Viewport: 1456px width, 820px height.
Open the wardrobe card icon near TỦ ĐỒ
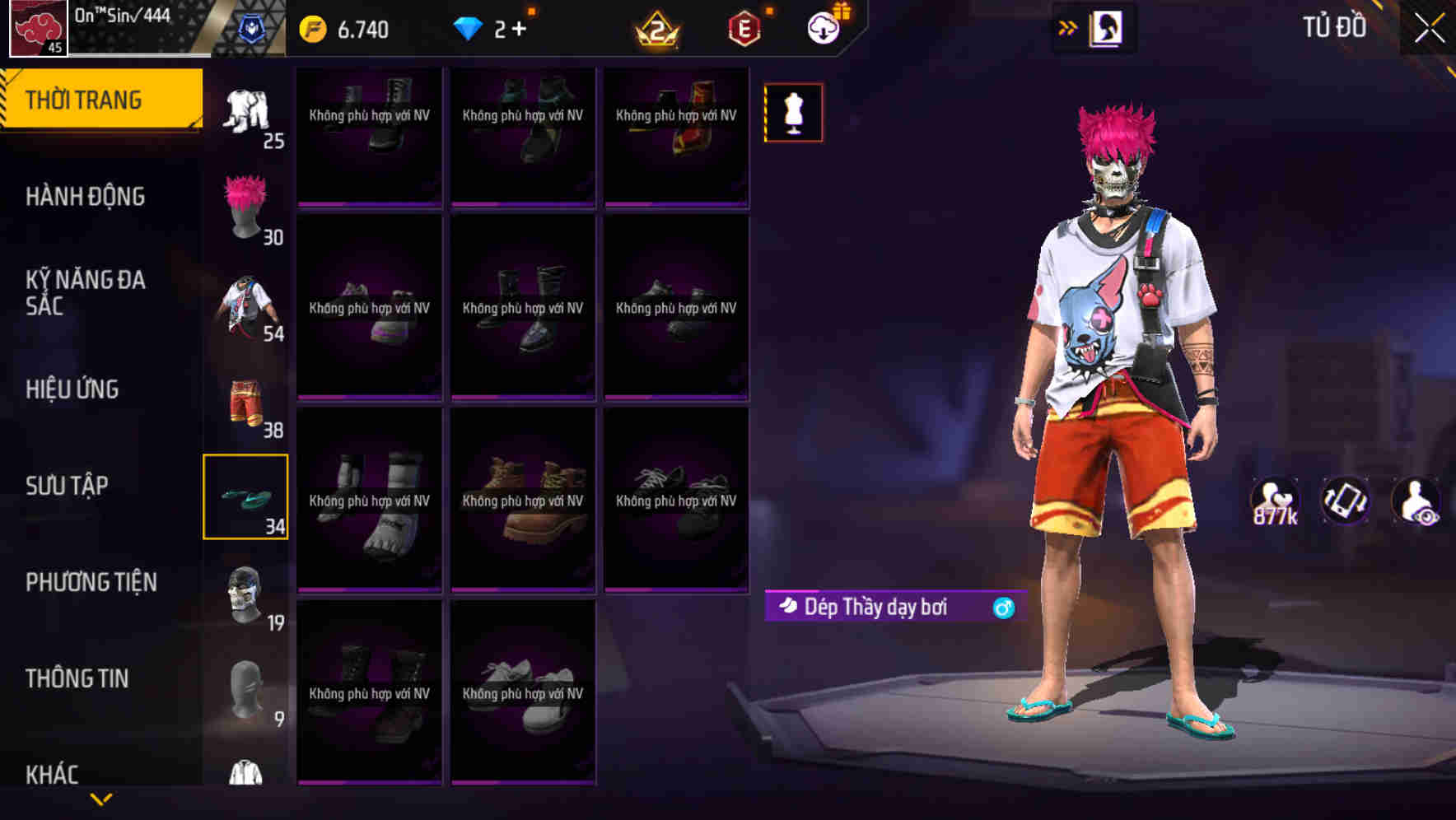point(1108,26)
